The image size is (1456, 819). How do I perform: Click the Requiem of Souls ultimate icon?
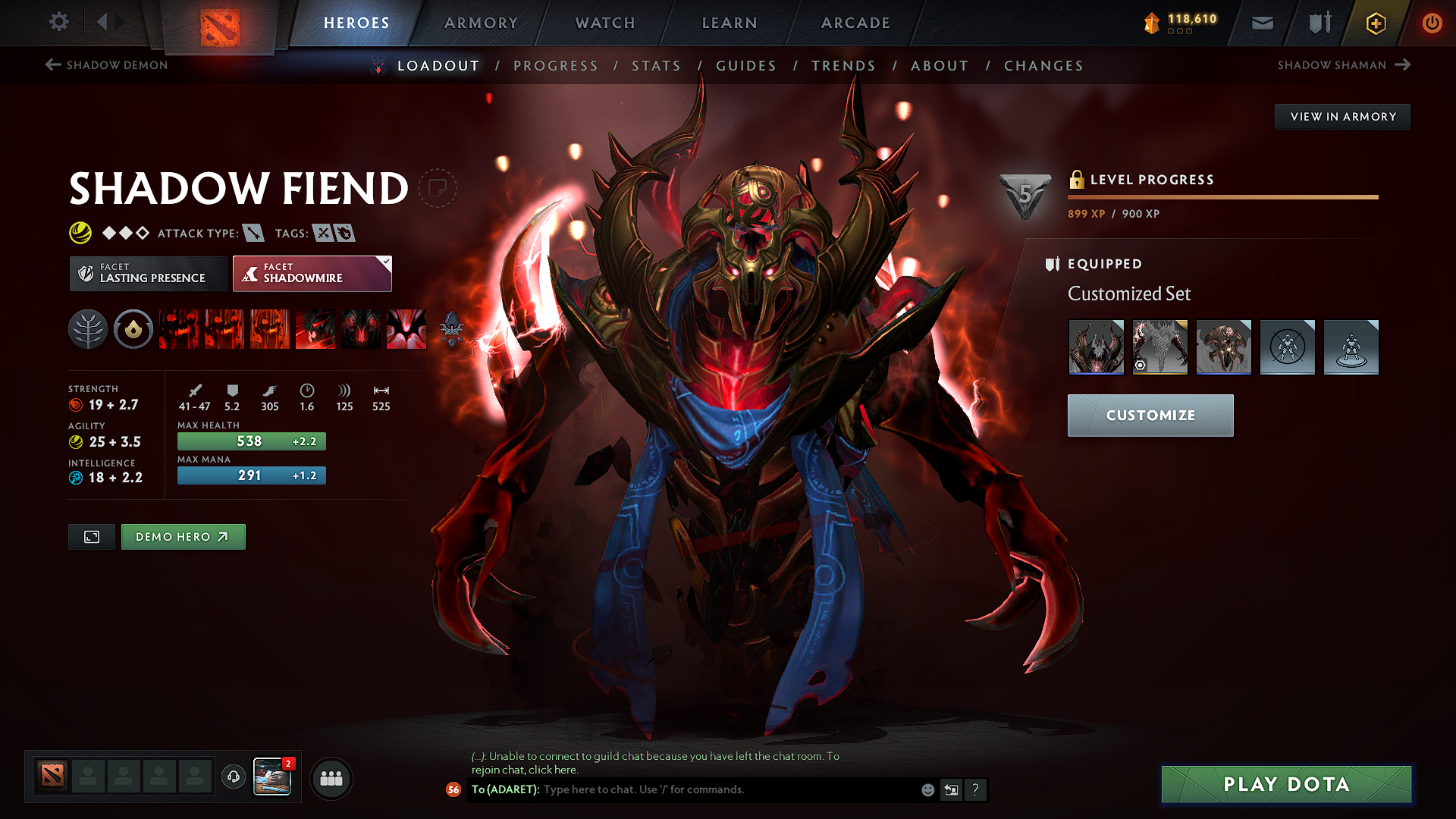point(406,329)
